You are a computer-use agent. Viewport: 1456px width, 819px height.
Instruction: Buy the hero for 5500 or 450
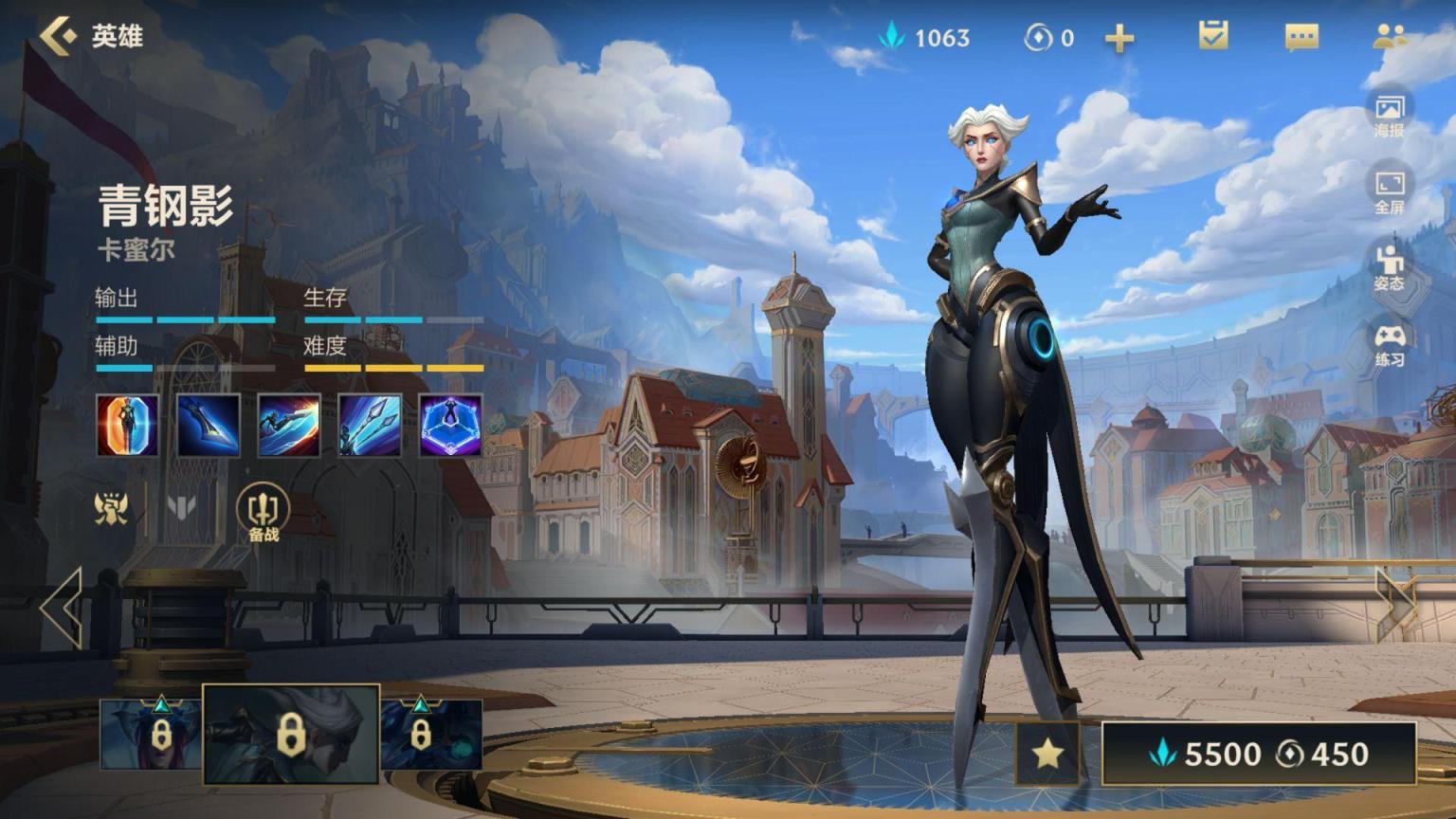pos(1259,754)
